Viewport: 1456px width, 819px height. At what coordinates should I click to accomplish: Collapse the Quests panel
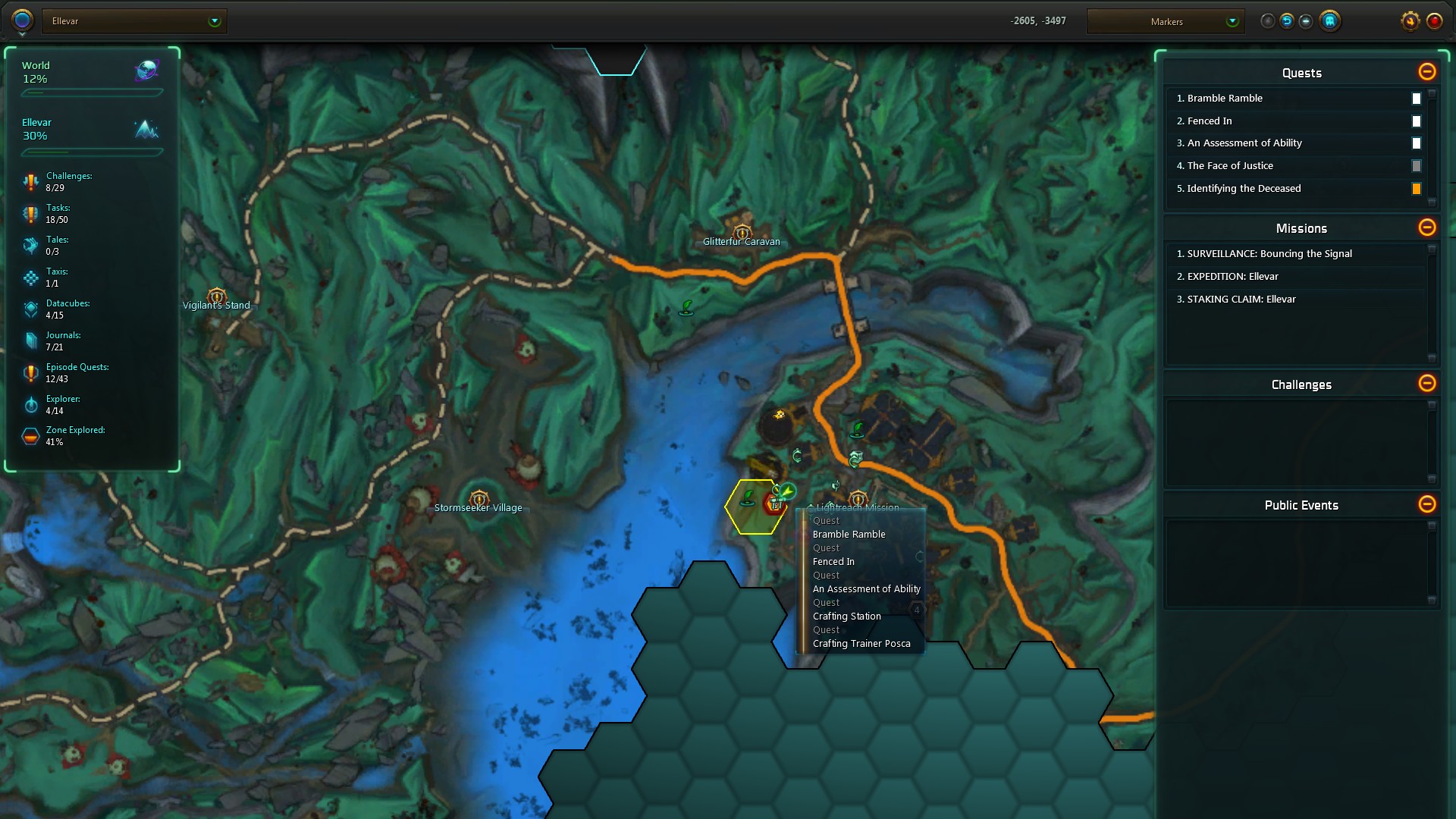coord(1426,72)
